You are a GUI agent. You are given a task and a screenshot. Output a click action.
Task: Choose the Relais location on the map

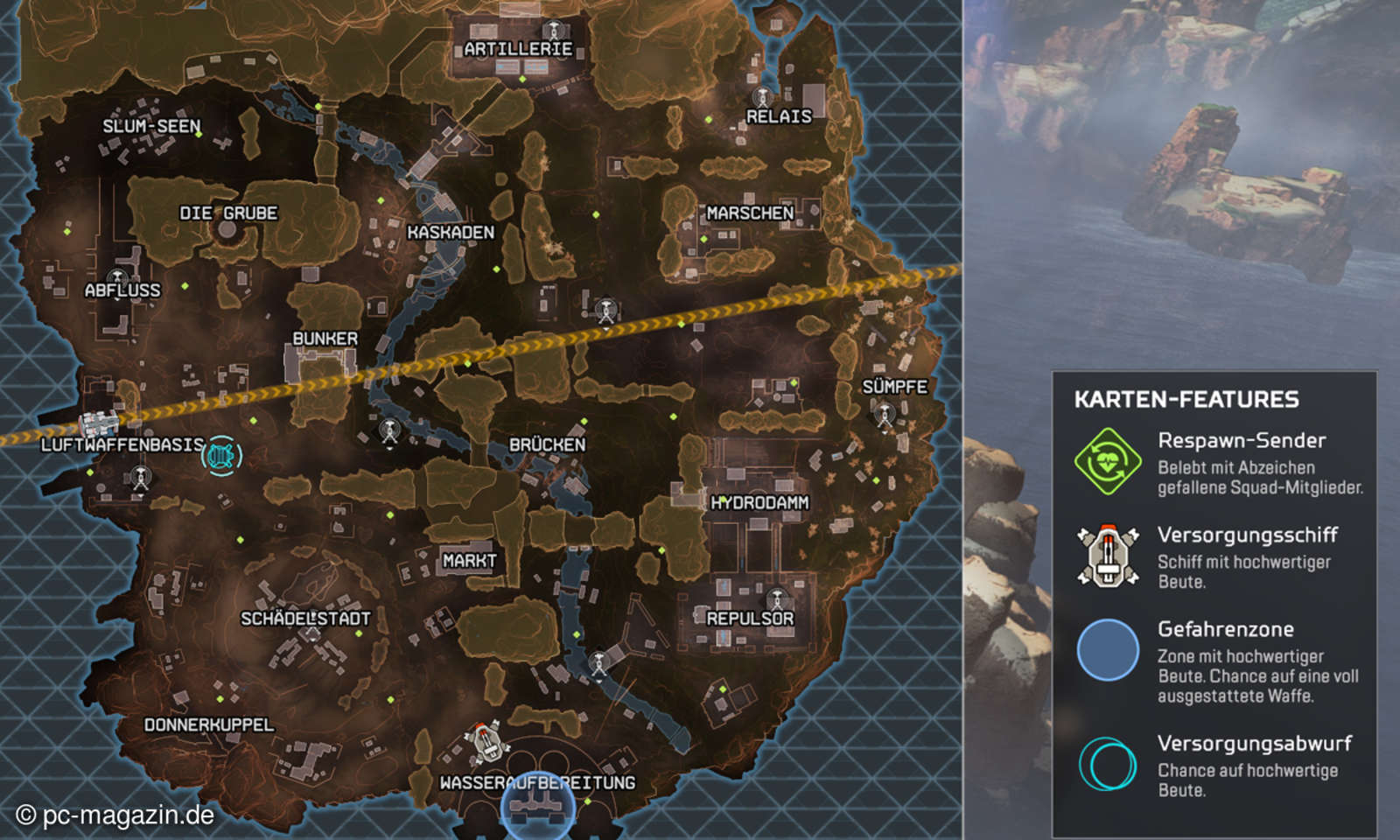coord(779,116)
